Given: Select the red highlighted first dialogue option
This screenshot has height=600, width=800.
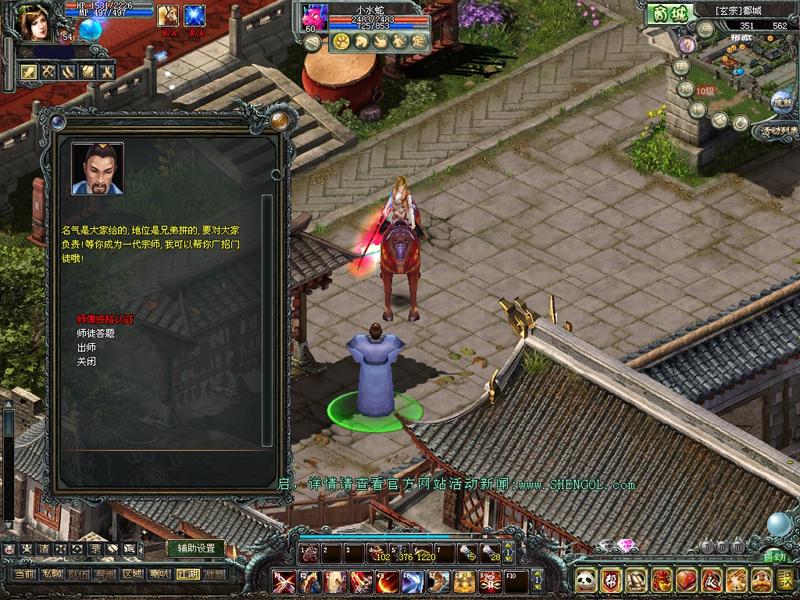Looking at the screenshot, I should (105, 319).
